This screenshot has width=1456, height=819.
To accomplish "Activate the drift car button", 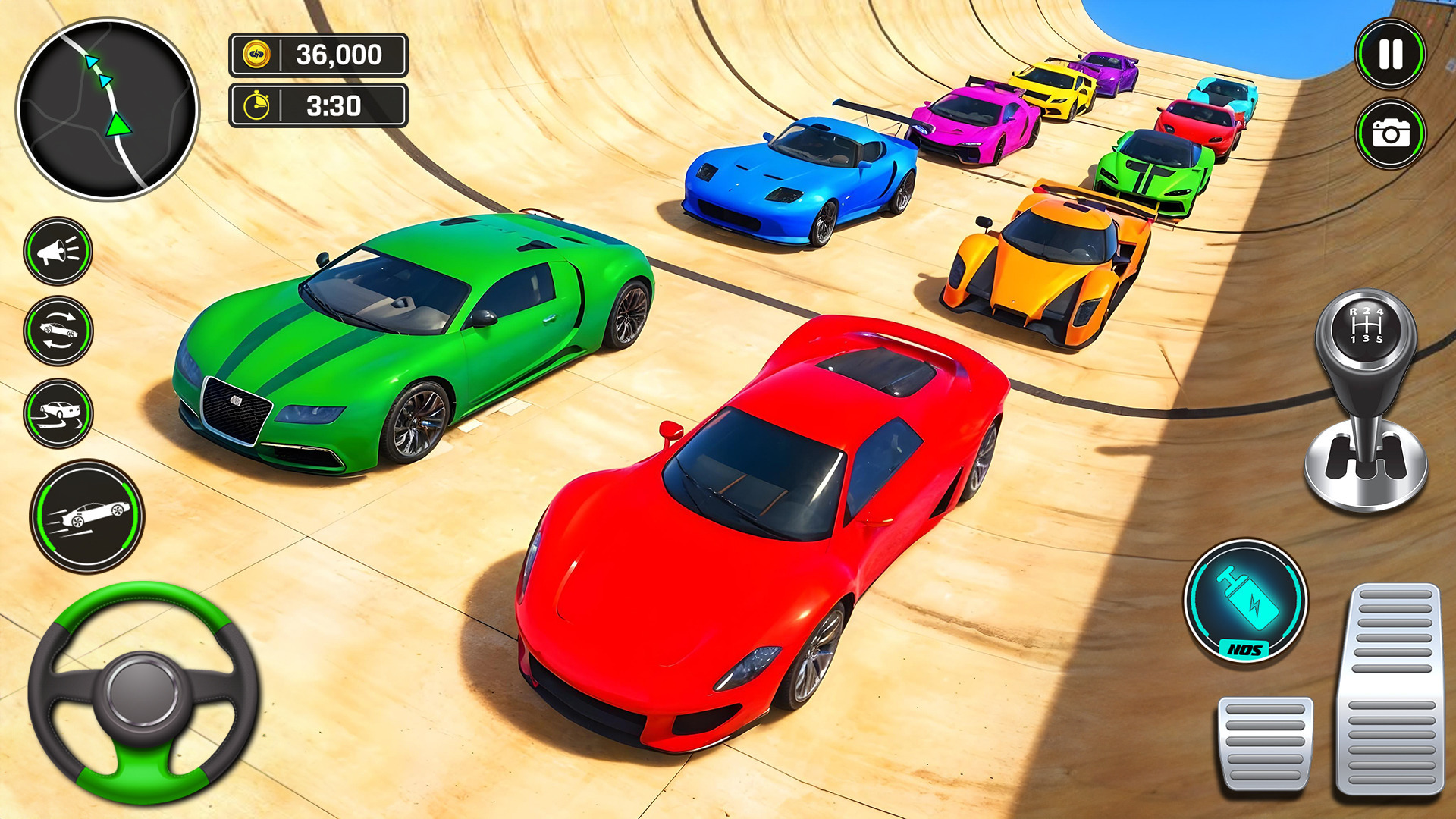I will [x=58, y=413].
